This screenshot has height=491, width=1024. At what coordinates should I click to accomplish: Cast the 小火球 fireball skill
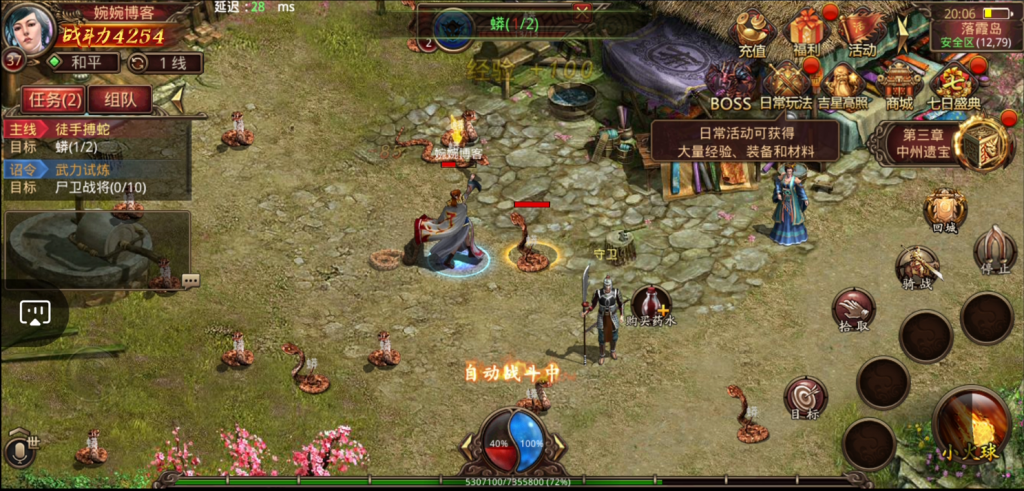970,425
